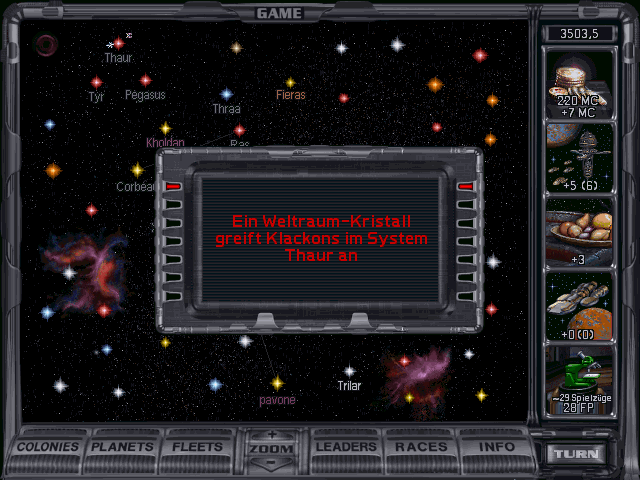Open the Fleets overview
640x480 pixels.
click(198, 447)
